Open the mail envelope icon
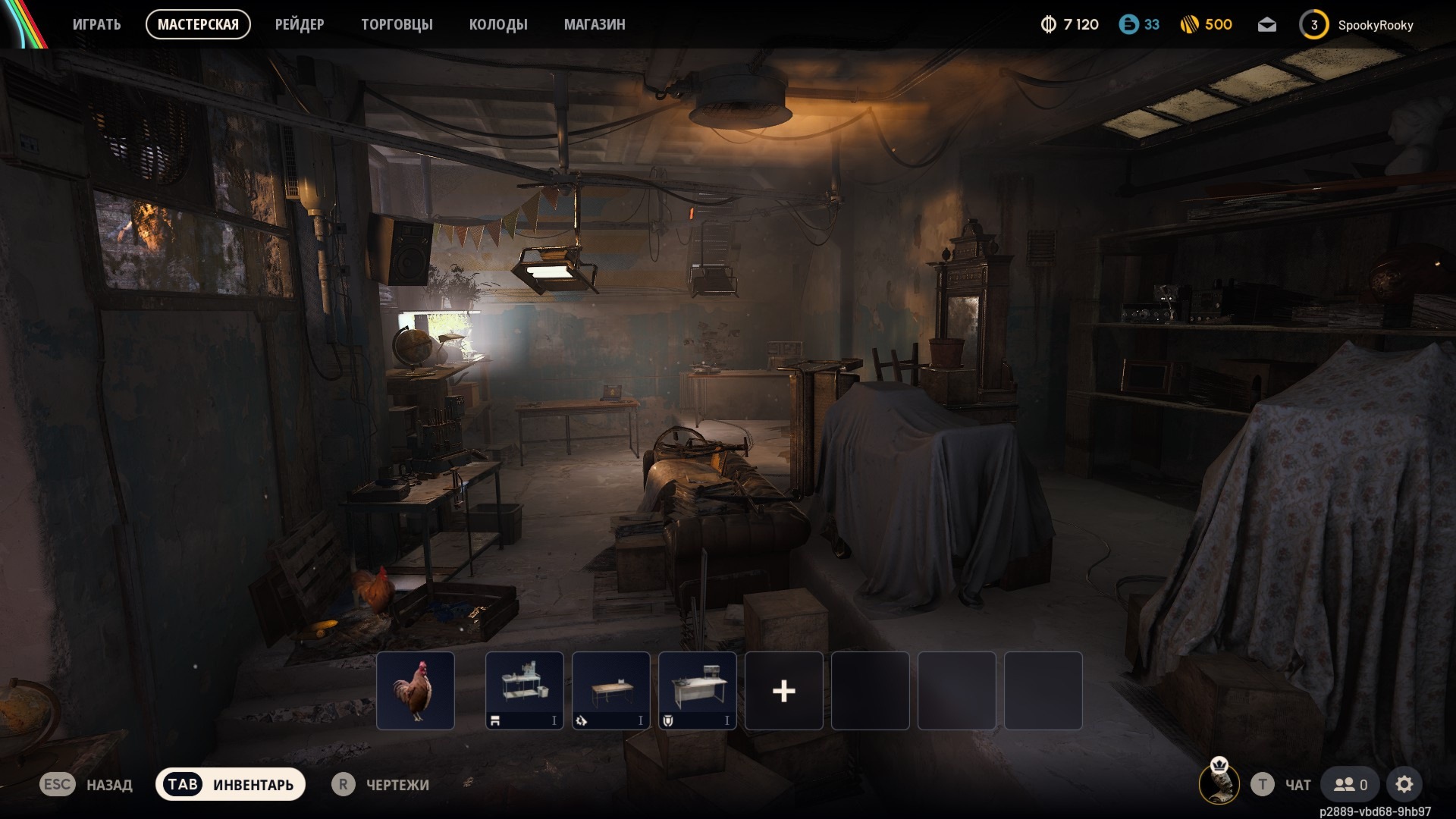Screen dimensions: 1456x819 tap(1266, 25)
